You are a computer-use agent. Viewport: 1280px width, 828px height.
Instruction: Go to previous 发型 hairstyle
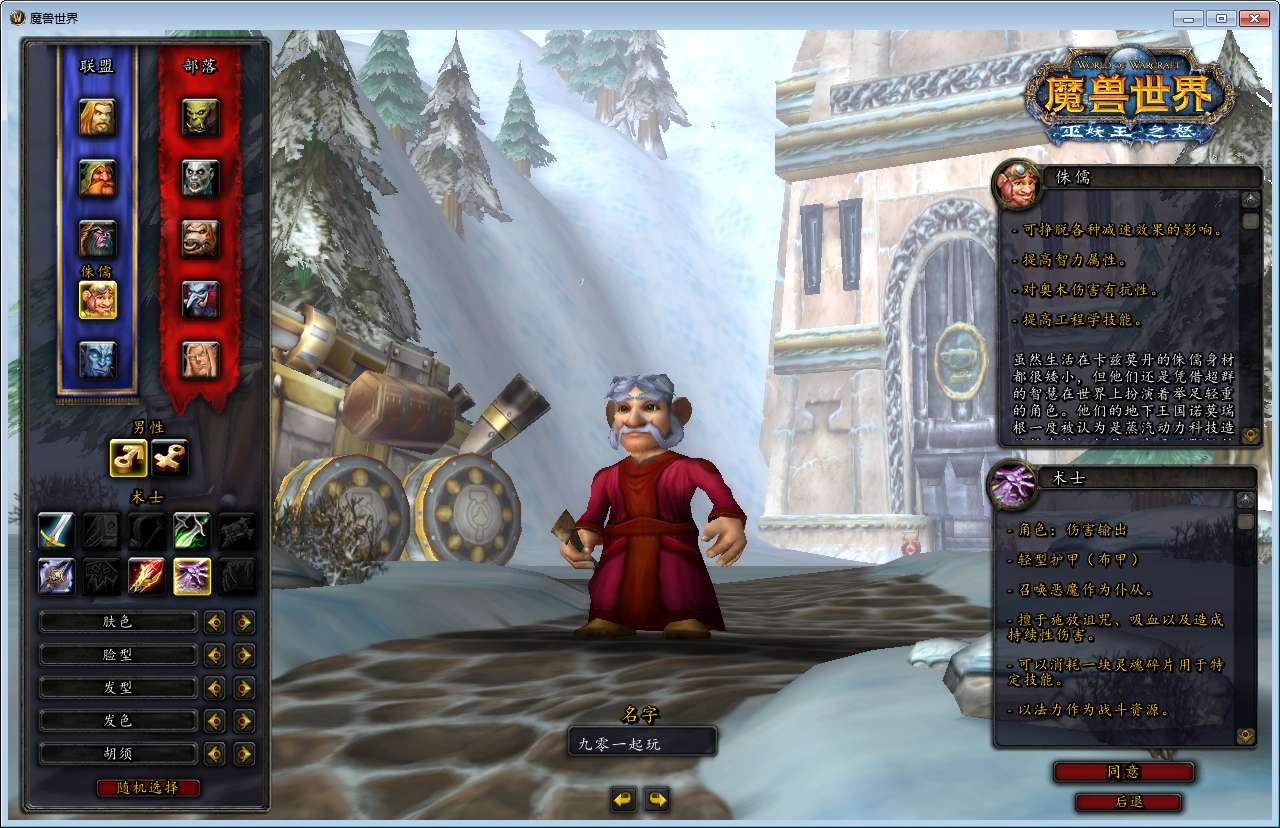(x=214, y=688)
